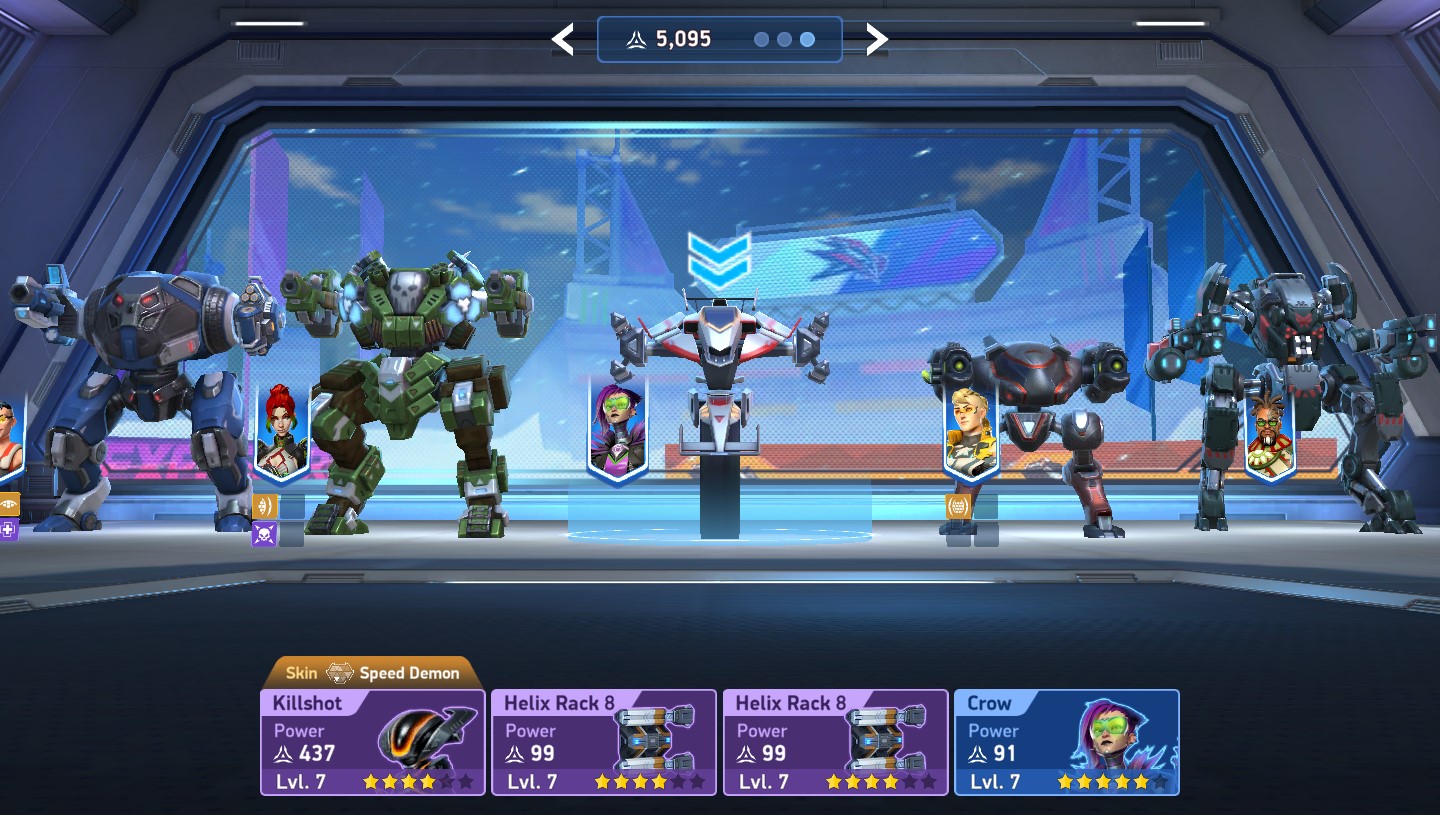The height and width of the screenshot is (815, 1440).
Task: Click the purple skull implant icon
Action: (x=264, y=534)
